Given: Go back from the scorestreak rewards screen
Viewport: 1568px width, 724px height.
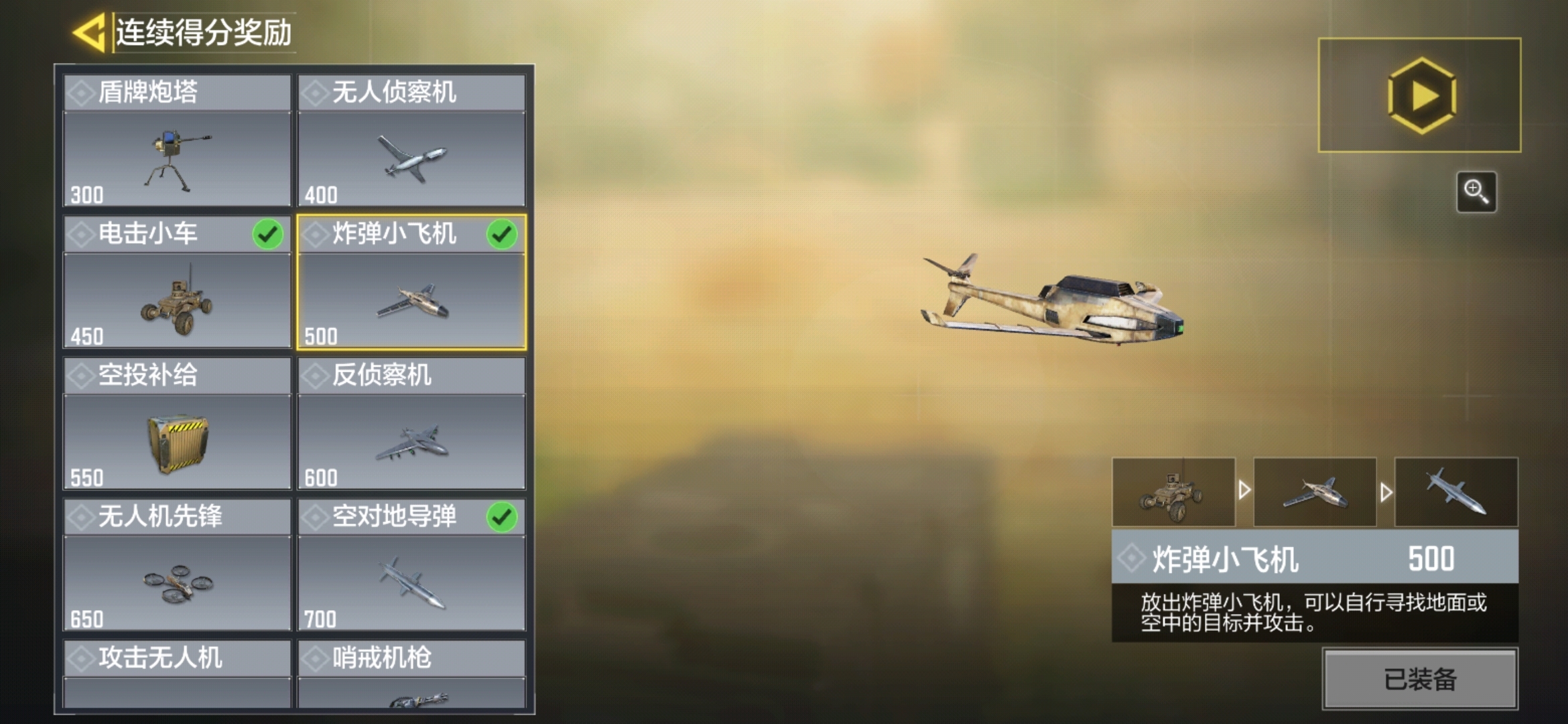Looking at the screenshot, I should tap(89, 33).
